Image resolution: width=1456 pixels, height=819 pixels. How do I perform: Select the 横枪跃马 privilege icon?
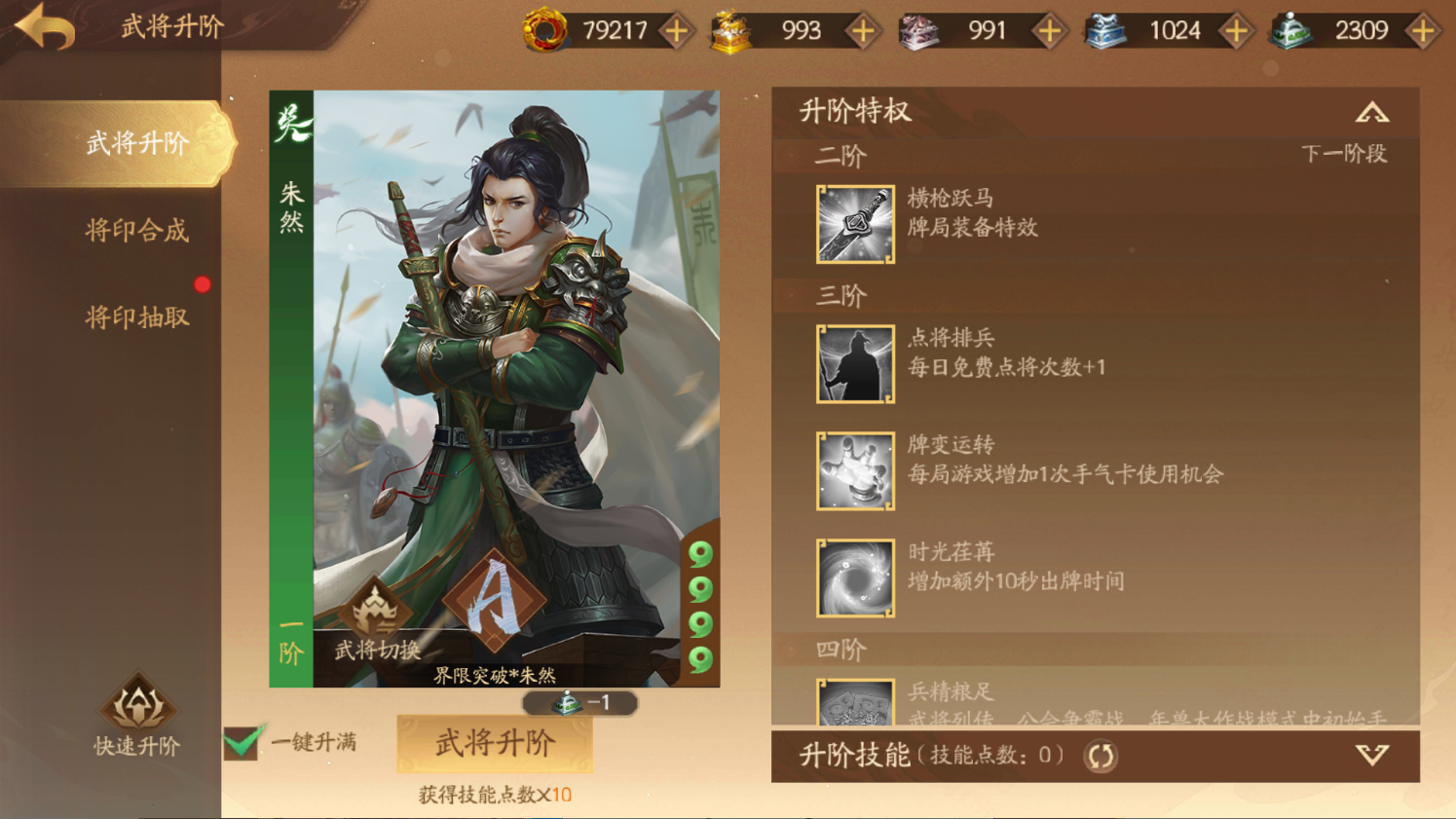click(855, 224)
